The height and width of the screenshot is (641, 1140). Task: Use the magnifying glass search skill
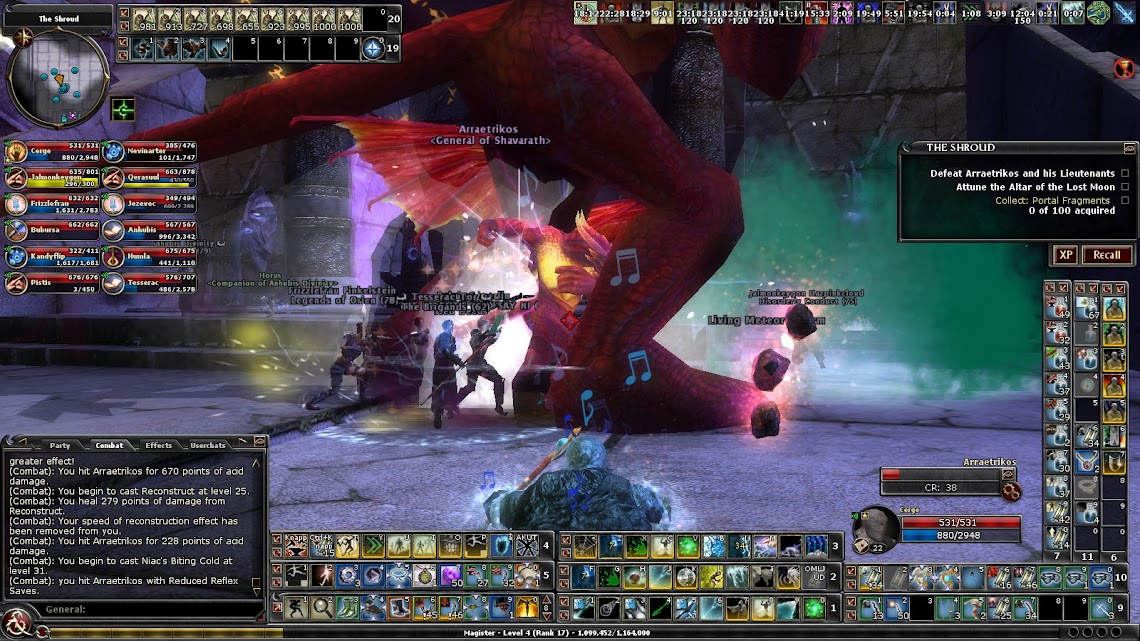coord(323,606)
